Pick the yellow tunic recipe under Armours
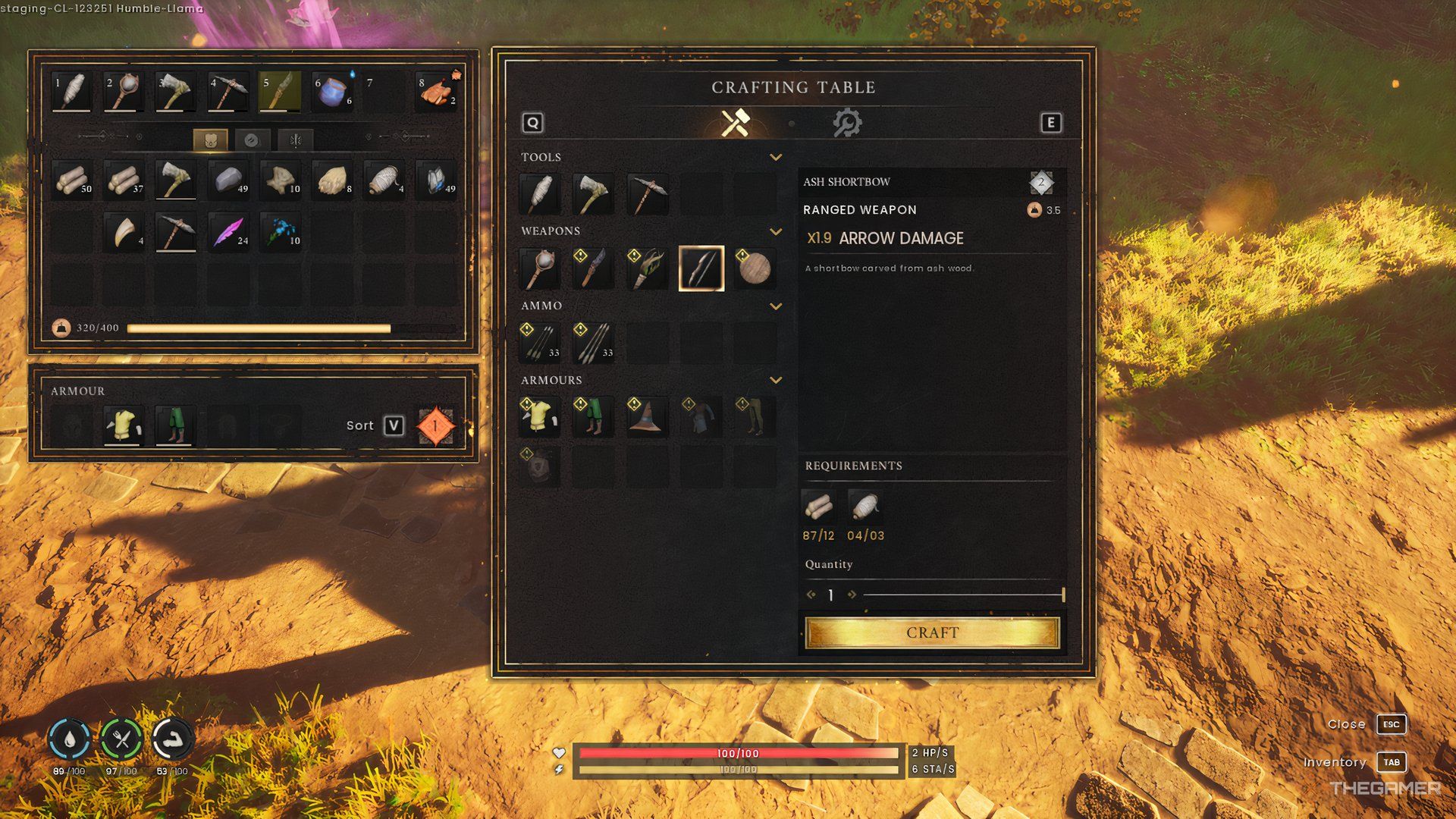Viewport: 1456px width, 819px height. [x=539, y=416]
